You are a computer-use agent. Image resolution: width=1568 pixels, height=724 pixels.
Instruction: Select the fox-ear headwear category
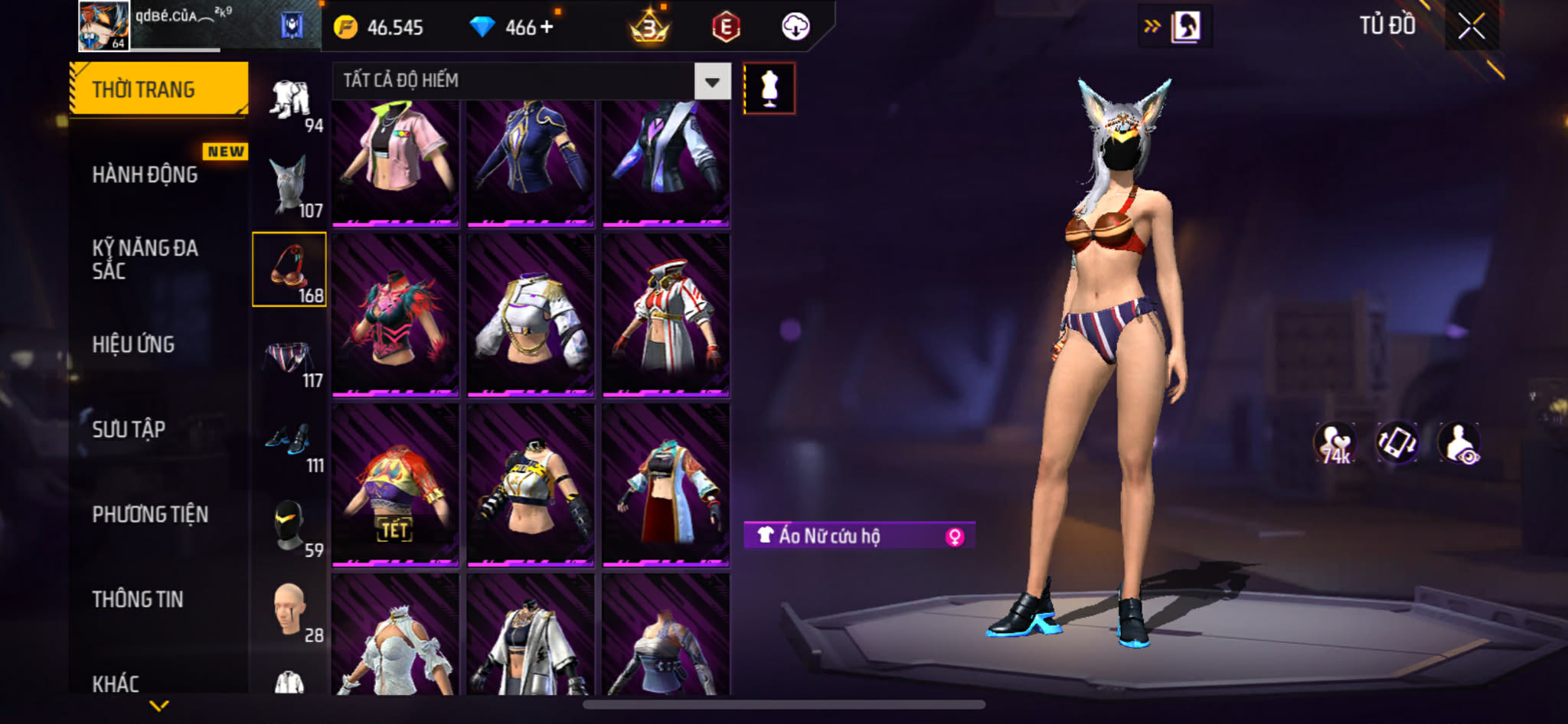289,186
